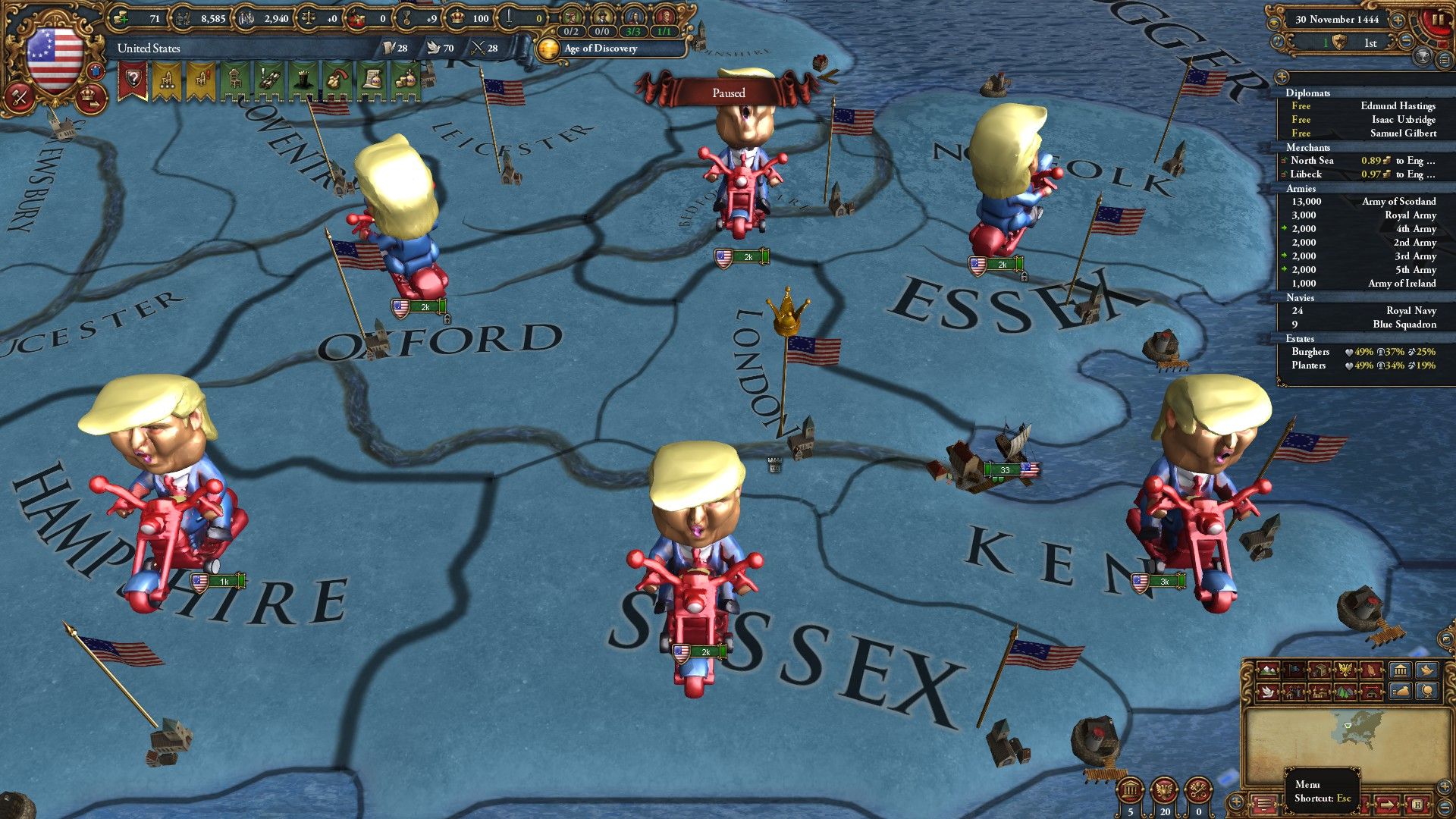
Task: Open the trade mapmode
Action: click(1321, 670)
